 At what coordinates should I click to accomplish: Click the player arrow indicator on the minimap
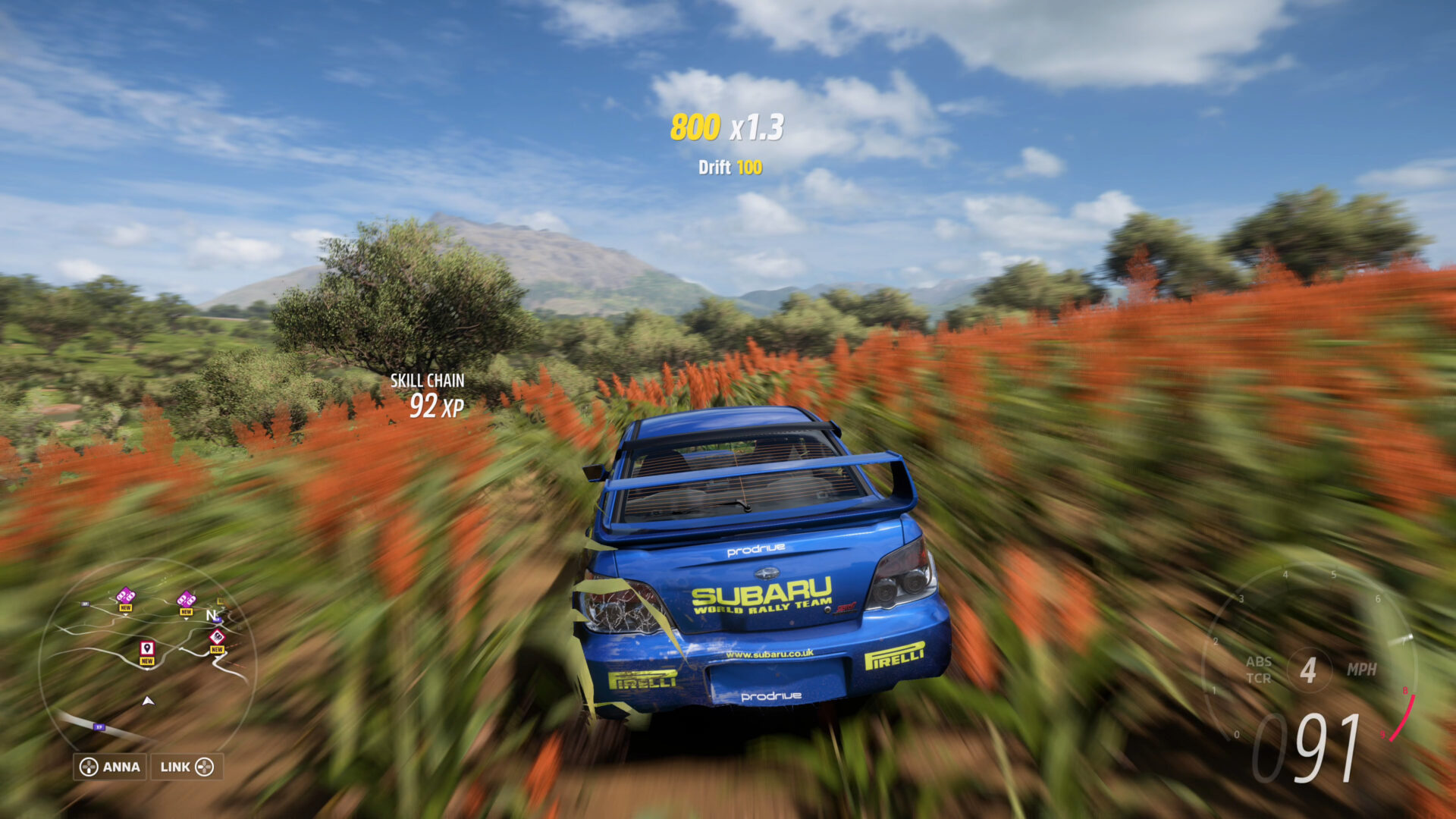pyautogui.click(x=147, y=701)
